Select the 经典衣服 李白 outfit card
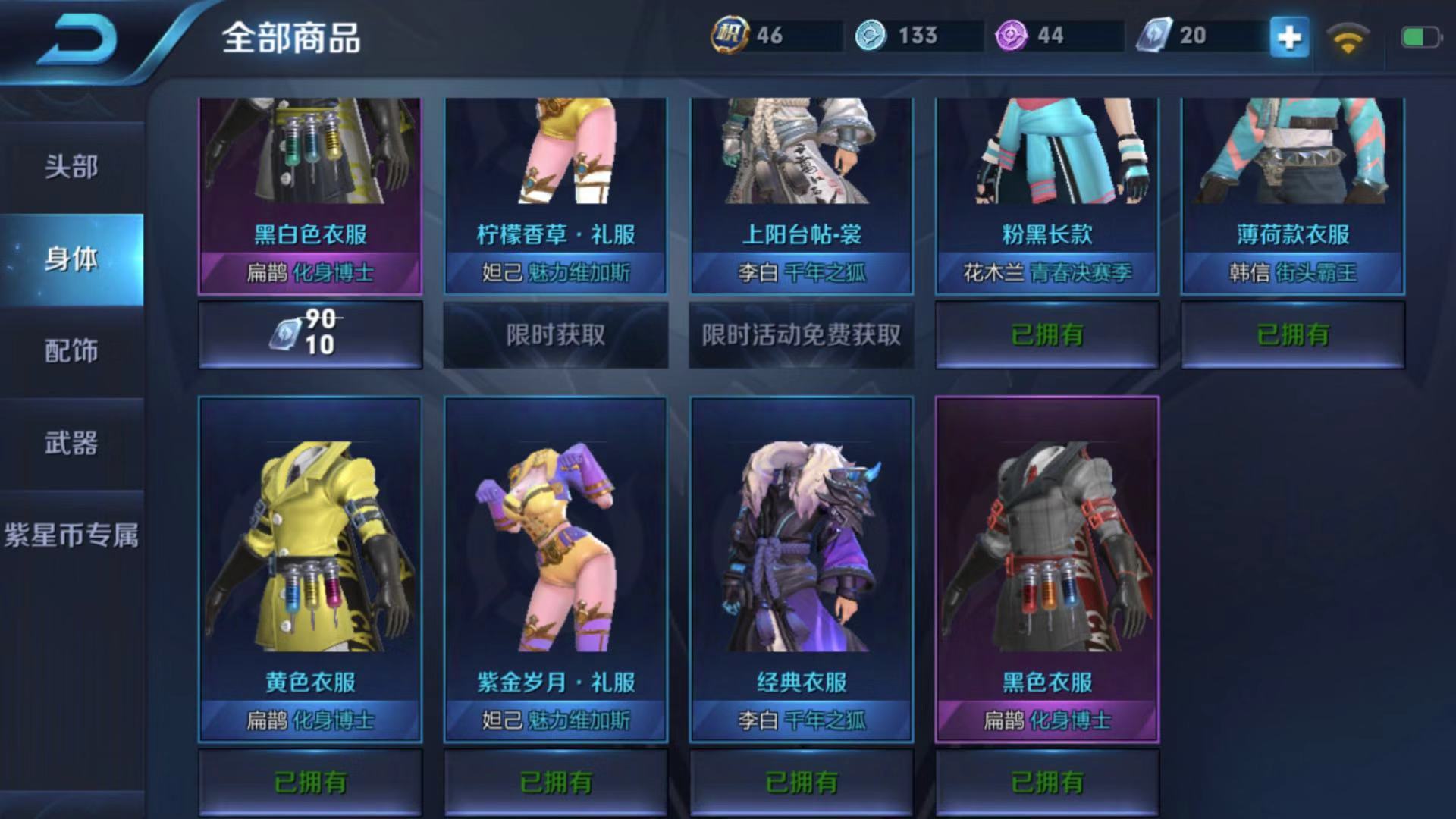The image size is (1456, 819). (x=802, y=569)
